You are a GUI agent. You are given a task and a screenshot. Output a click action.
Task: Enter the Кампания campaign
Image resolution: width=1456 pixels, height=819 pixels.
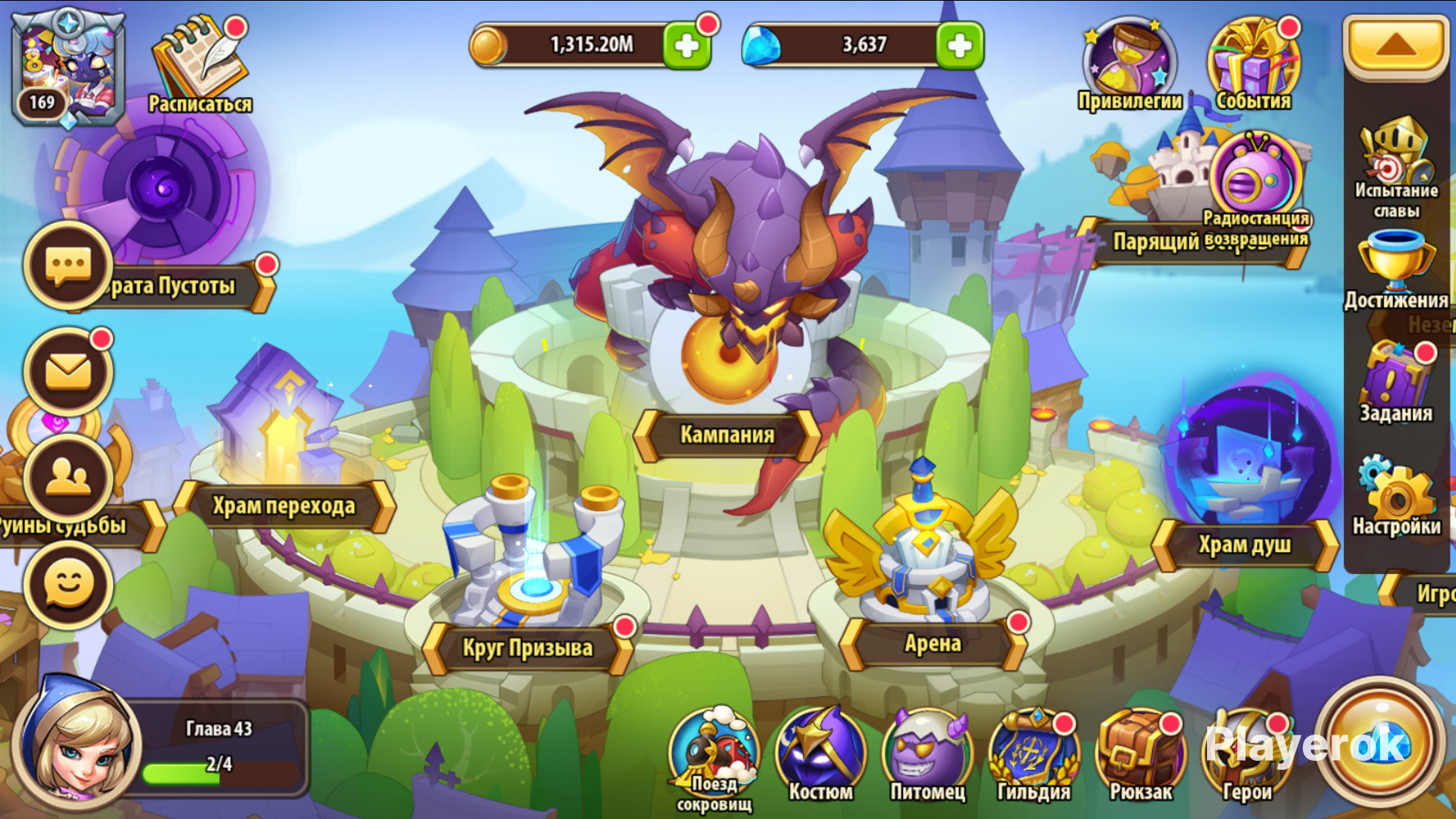pyautogui.click(x=727, y=434)
